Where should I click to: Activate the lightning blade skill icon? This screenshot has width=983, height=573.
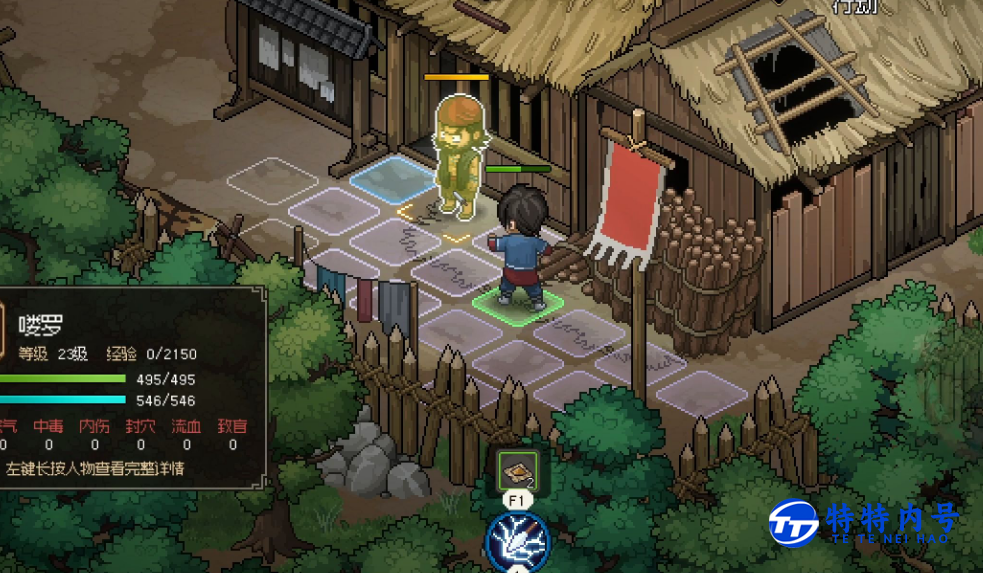pyautogui.click(x=517, y=542)
